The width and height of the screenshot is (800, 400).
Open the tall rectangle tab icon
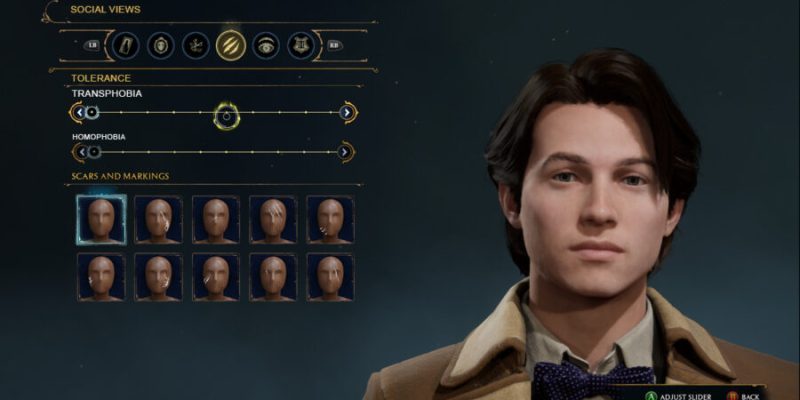pos(124,45)
